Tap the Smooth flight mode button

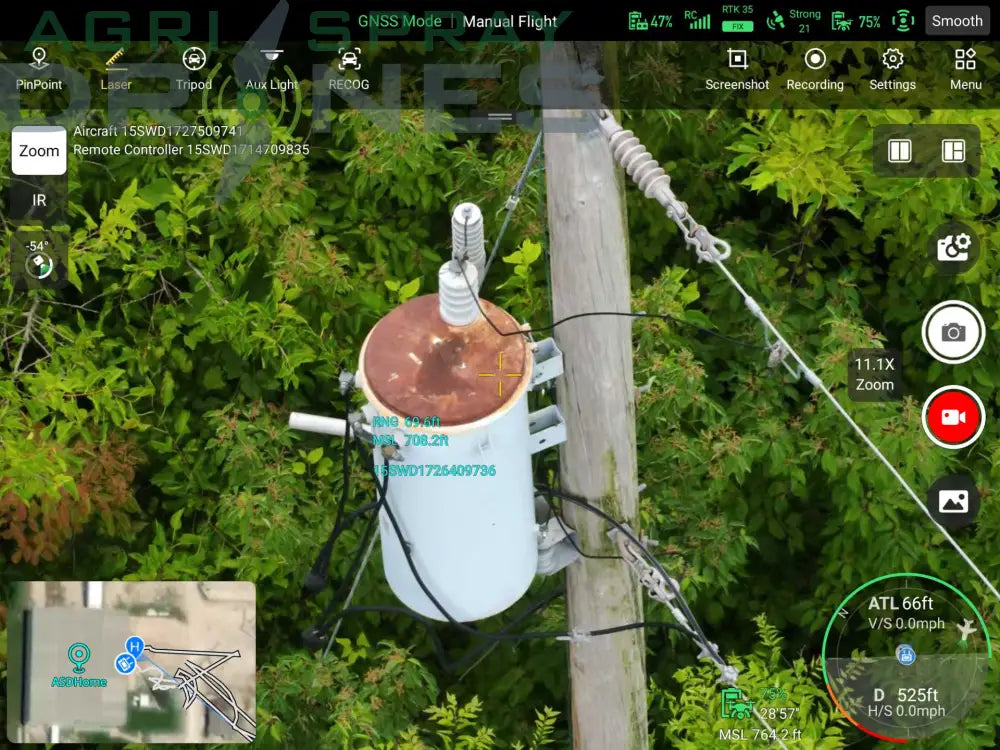(x=957, y=20)
